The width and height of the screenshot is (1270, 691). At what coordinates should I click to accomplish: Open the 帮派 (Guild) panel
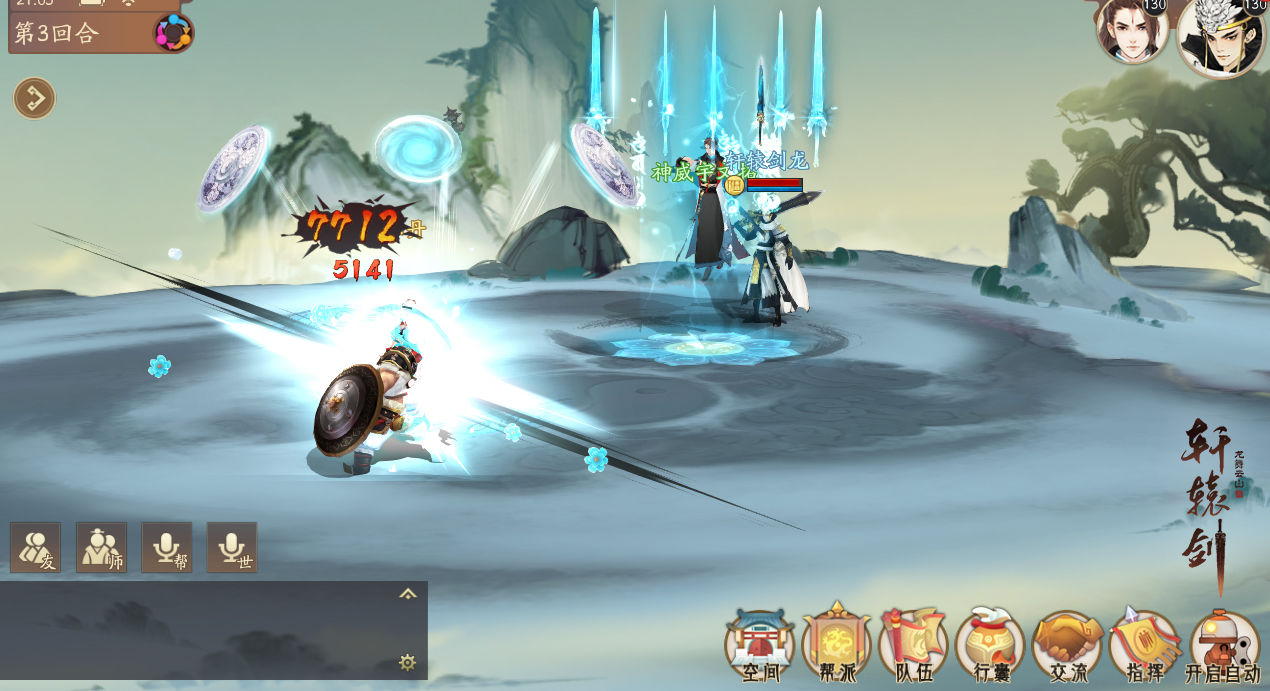(x=836, y=645)
